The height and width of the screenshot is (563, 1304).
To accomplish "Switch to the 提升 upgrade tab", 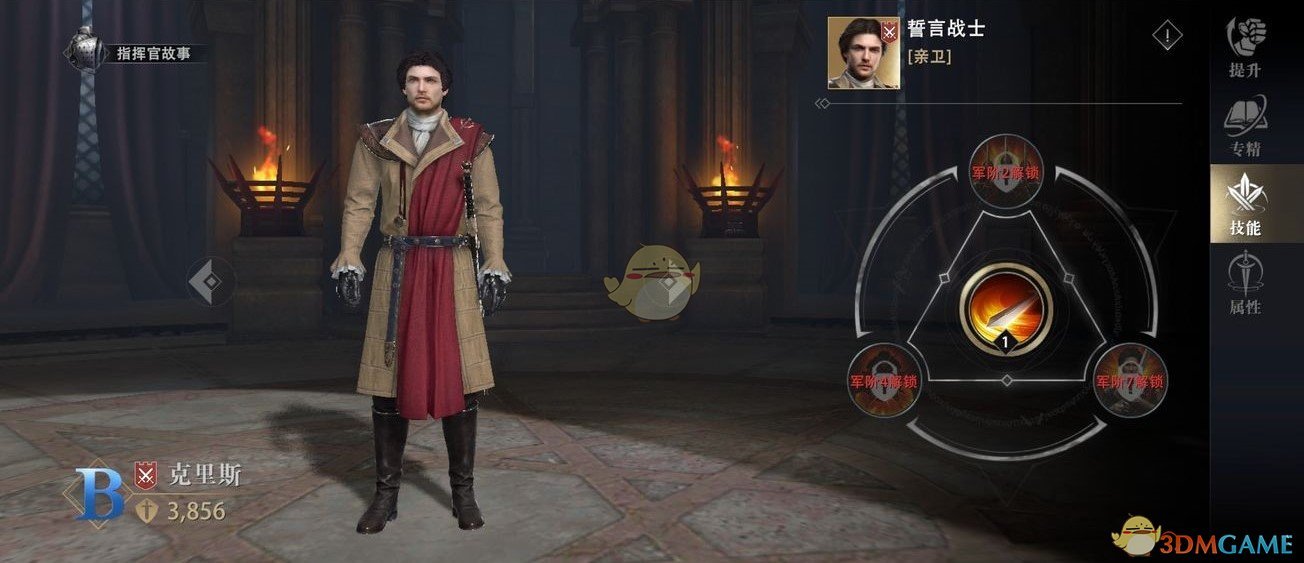I will click(1245, 47).
